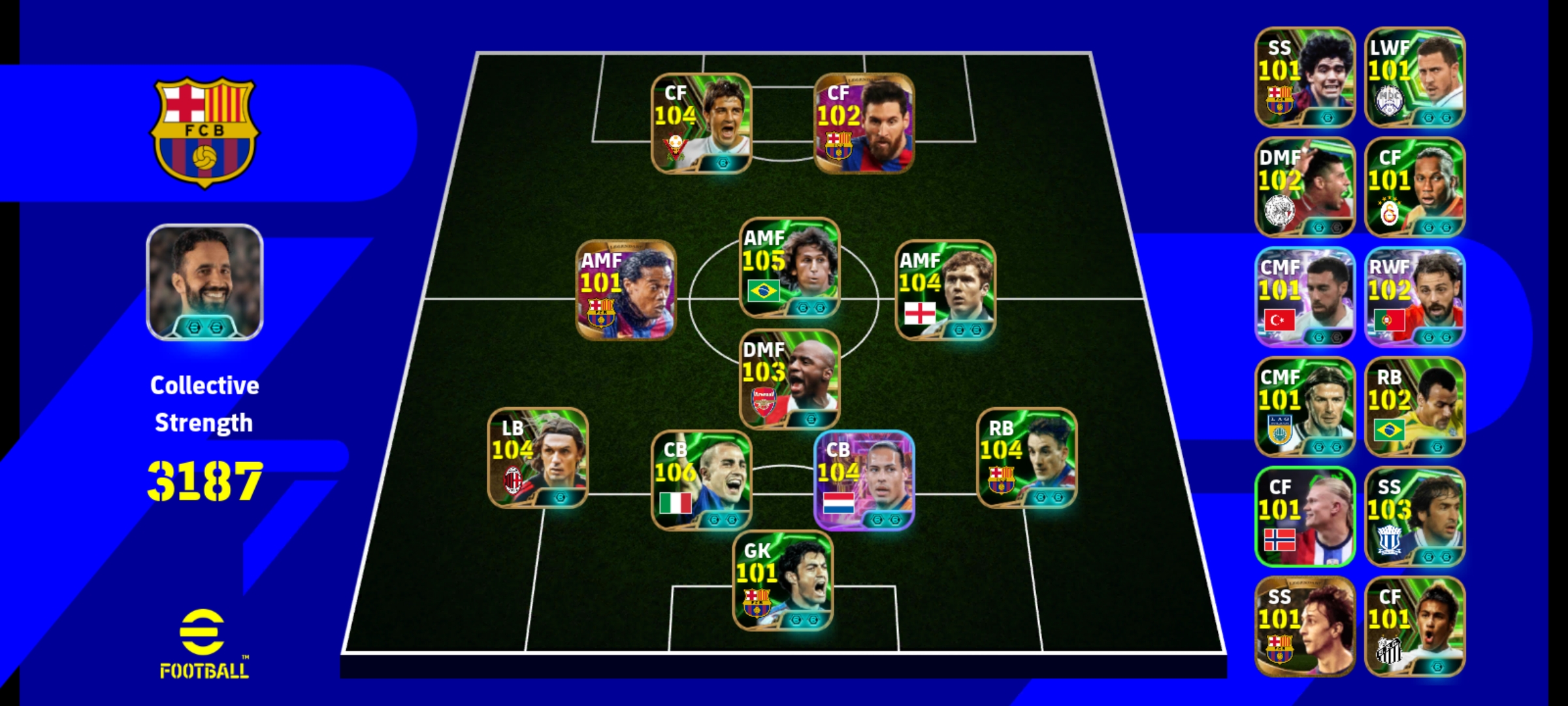Open the manager portrait card
The image size is (1568, 706).
[204, 282]
